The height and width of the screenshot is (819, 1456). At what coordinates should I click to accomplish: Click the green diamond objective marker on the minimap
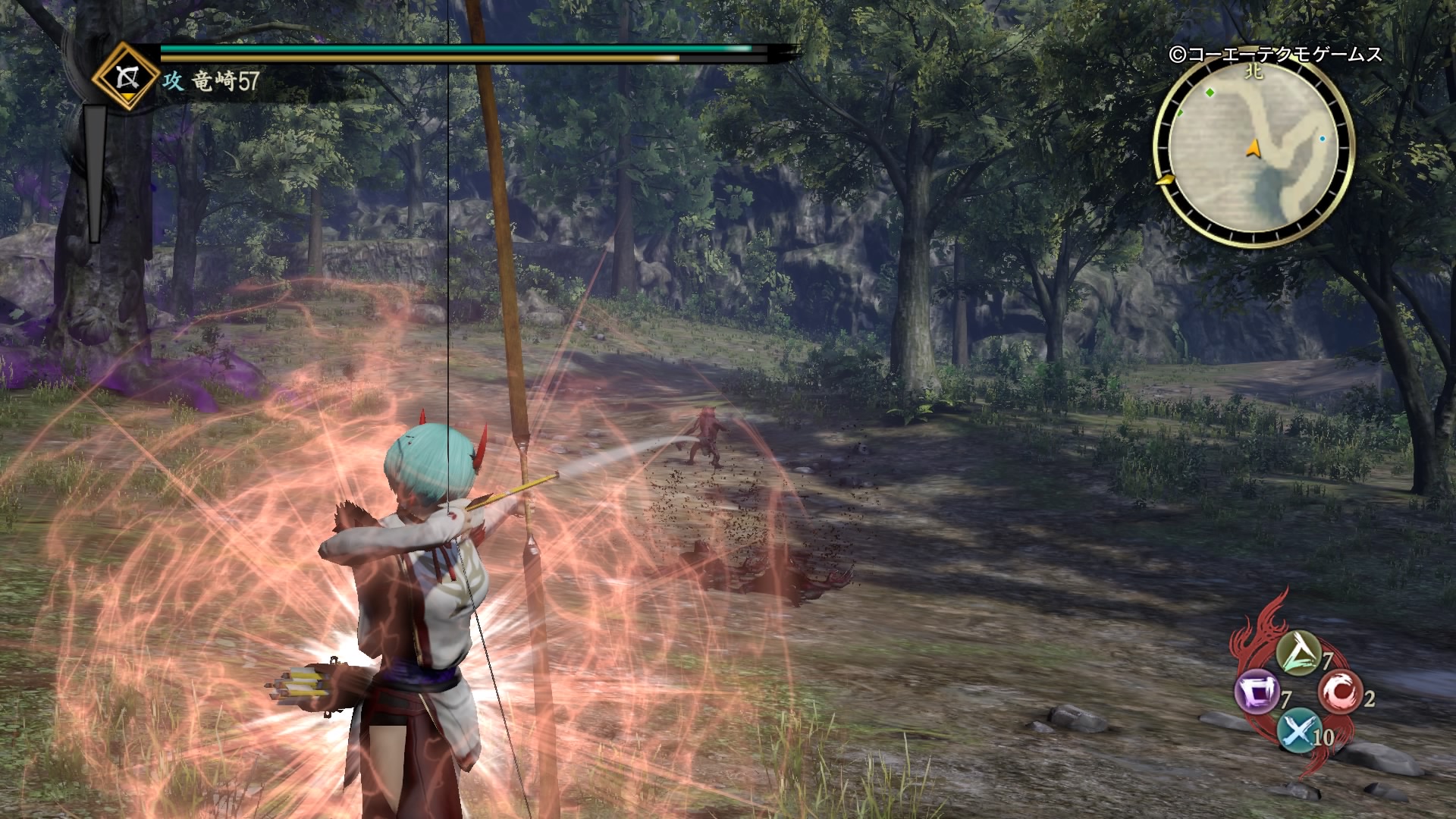click(1210, 92)
